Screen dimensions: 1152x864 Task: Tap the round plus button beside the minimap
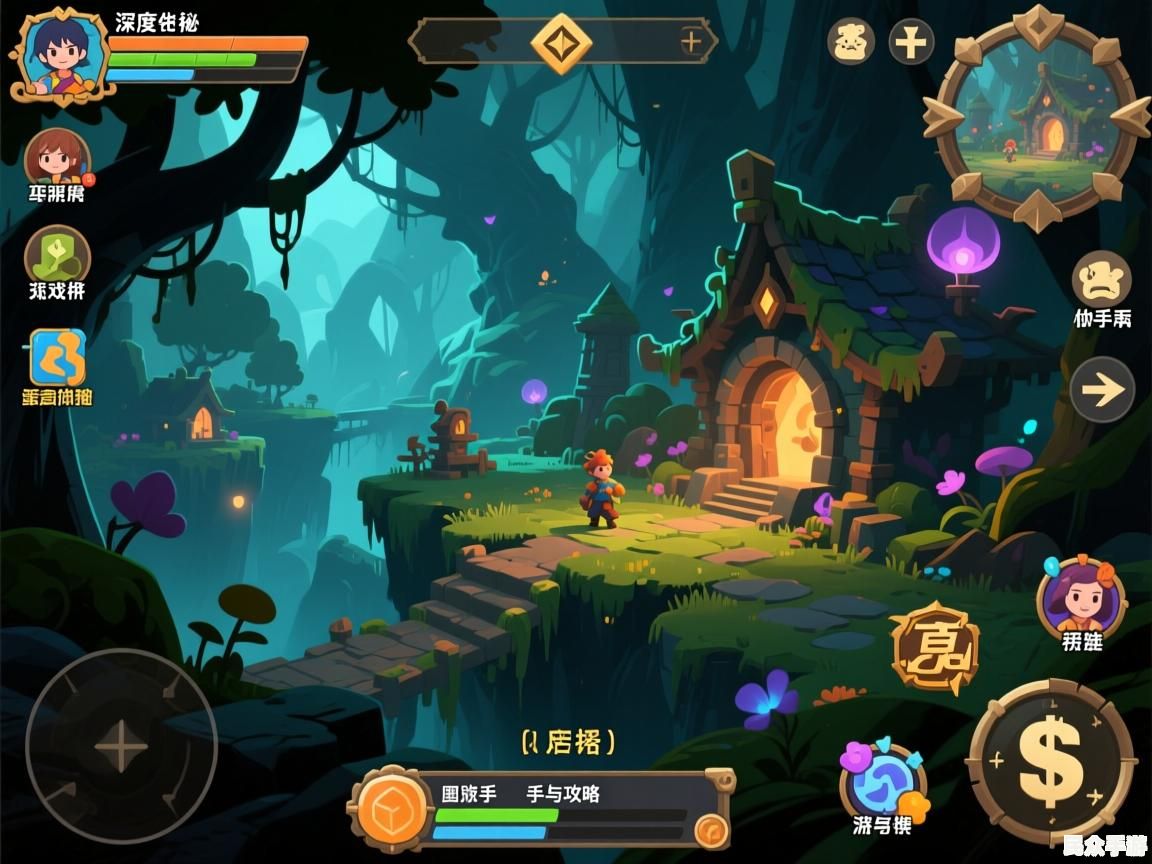911,42
